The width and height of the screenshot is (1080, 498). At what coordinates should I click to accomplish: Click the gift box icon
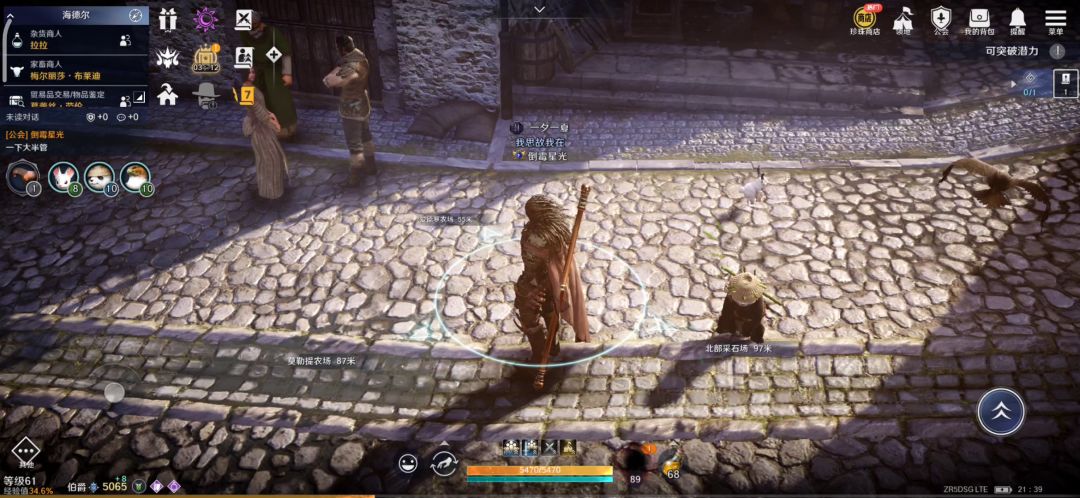coord(167,19)
